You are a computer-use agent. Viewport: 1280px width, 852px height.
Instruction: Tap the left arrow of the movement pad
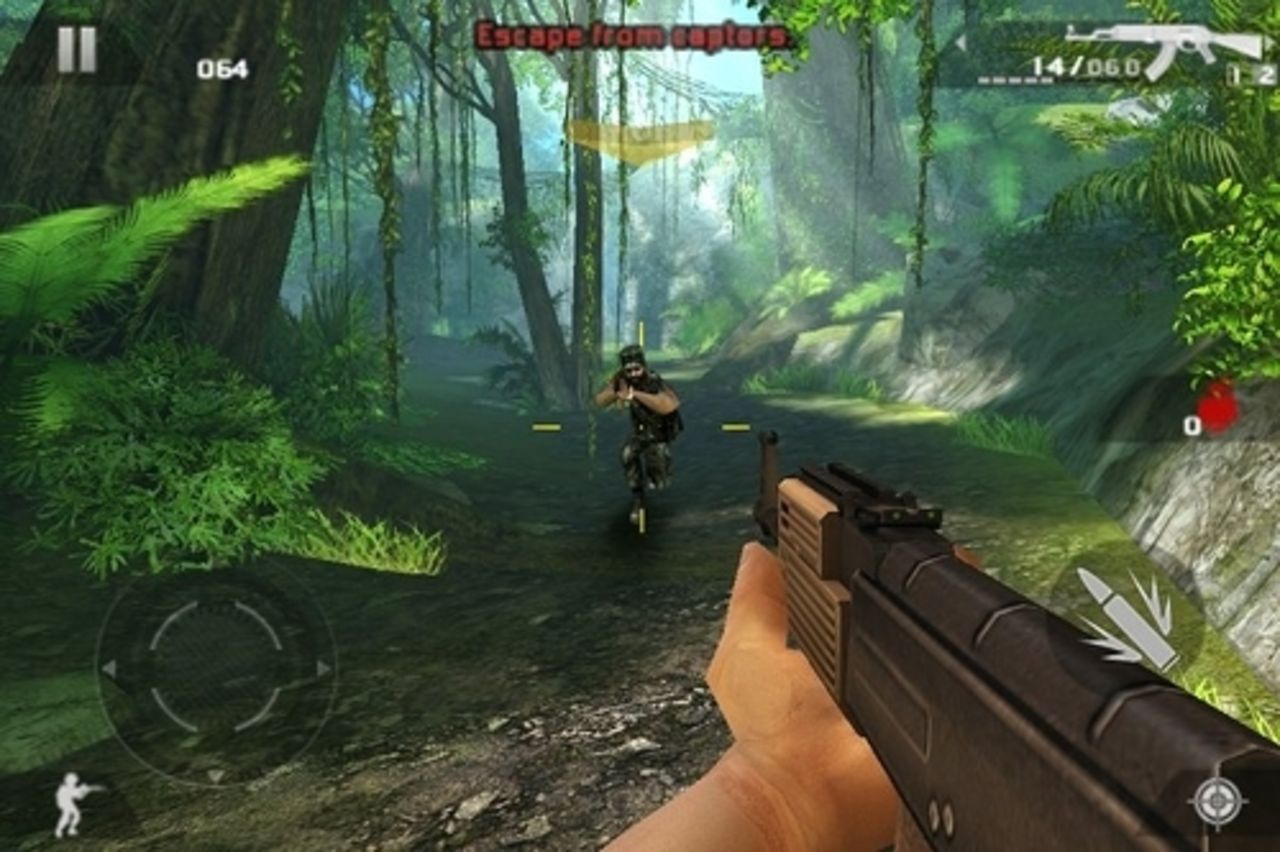point(109,670)
